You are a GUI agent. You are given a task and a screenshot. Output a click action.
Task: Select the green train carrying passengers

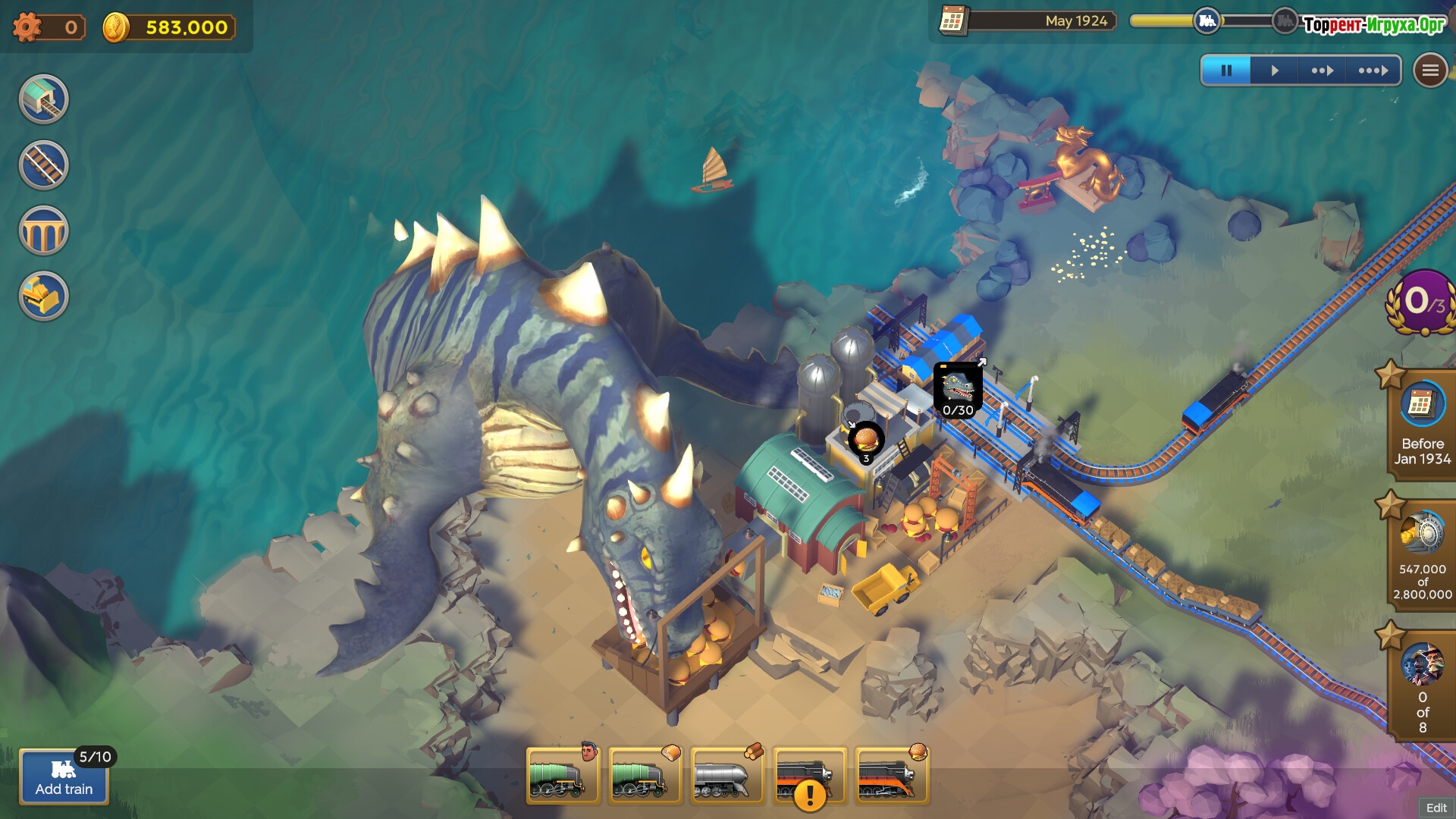[x=562, y=776]
